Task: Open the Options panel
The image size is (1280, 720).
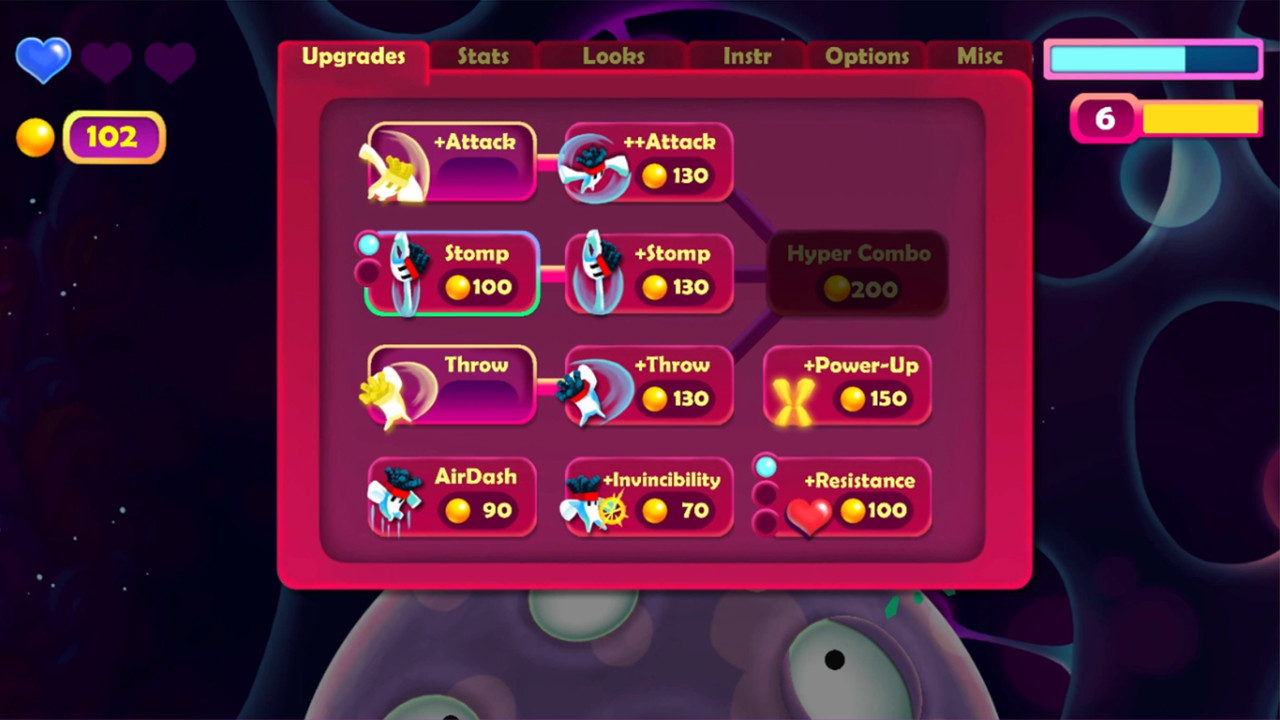Action: [x=866, y=57]
